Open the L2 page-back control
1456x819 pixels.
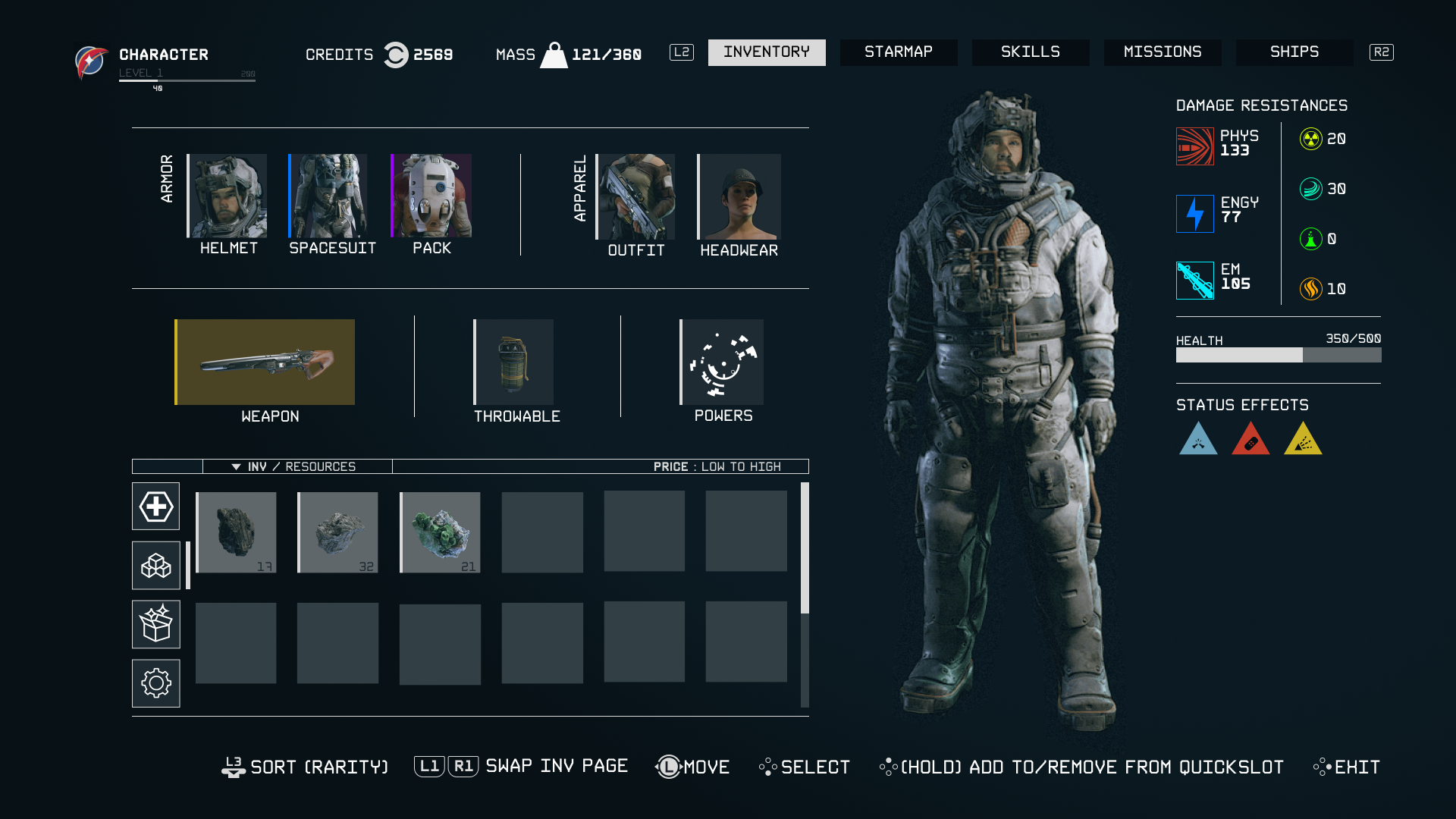[x=681, y=52]
